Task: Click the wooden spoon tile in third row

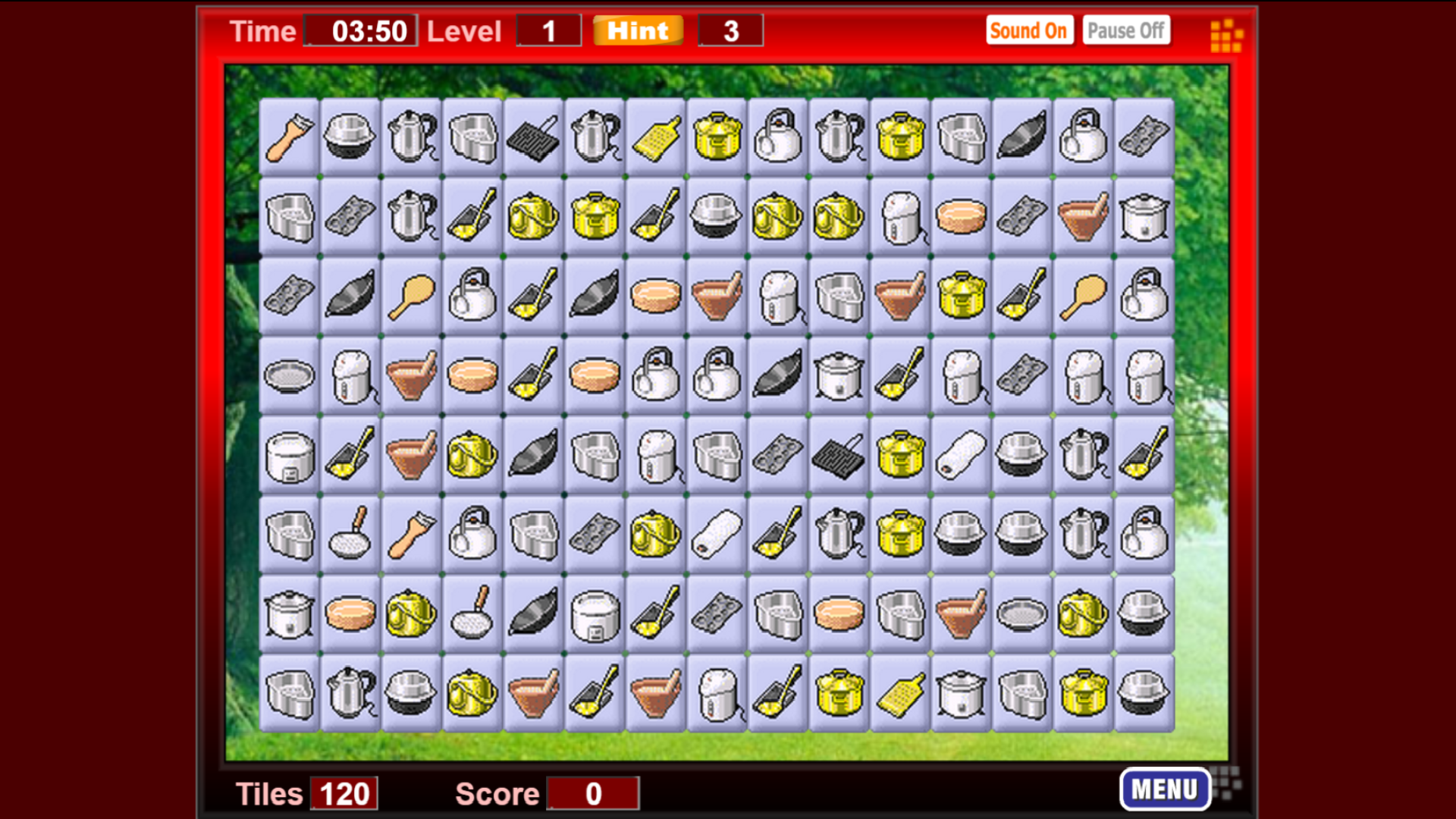Action: (x=410, y=296)
